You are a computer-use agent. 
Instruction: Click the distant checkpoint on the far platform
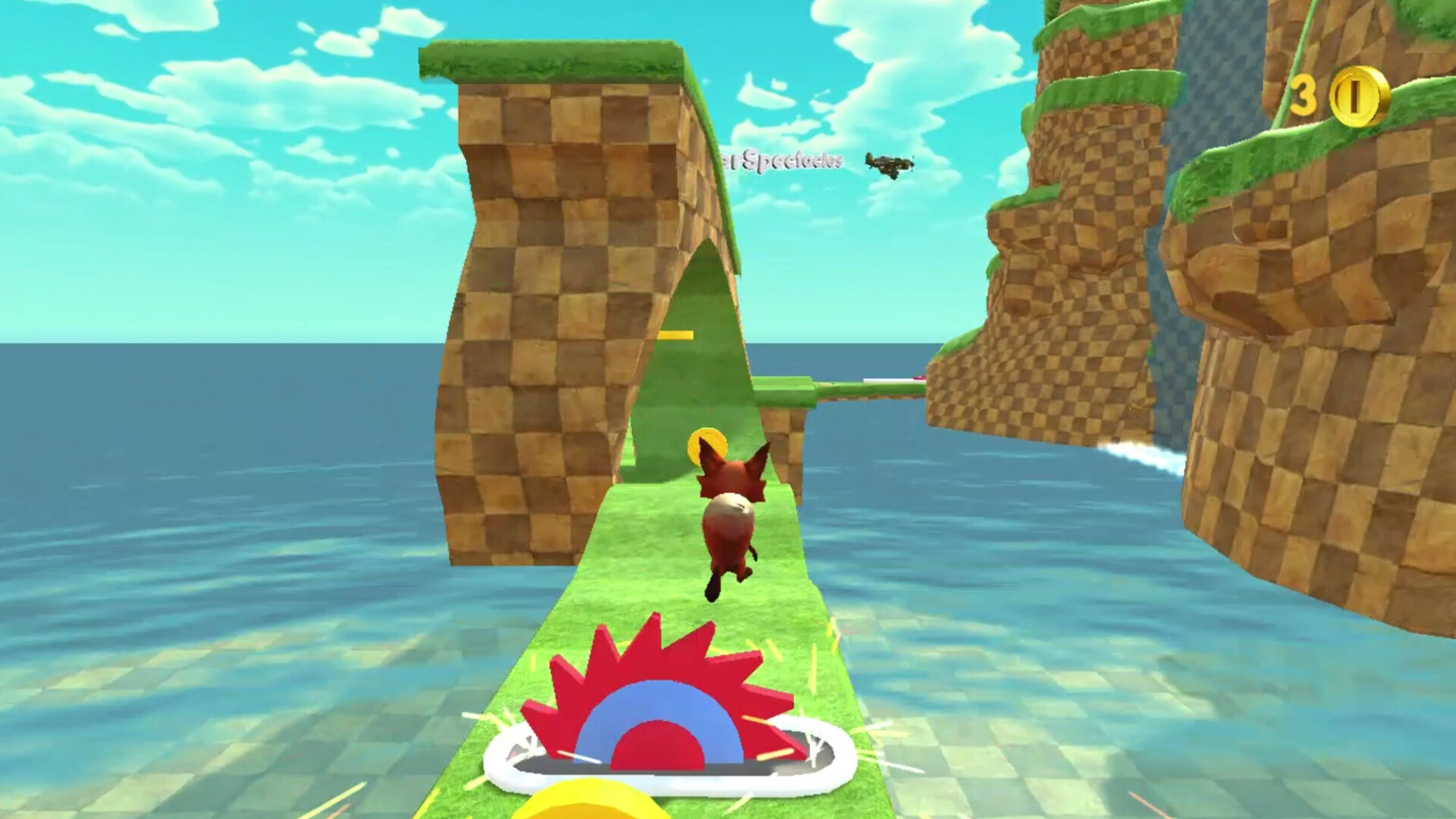(x=918, y=378)
